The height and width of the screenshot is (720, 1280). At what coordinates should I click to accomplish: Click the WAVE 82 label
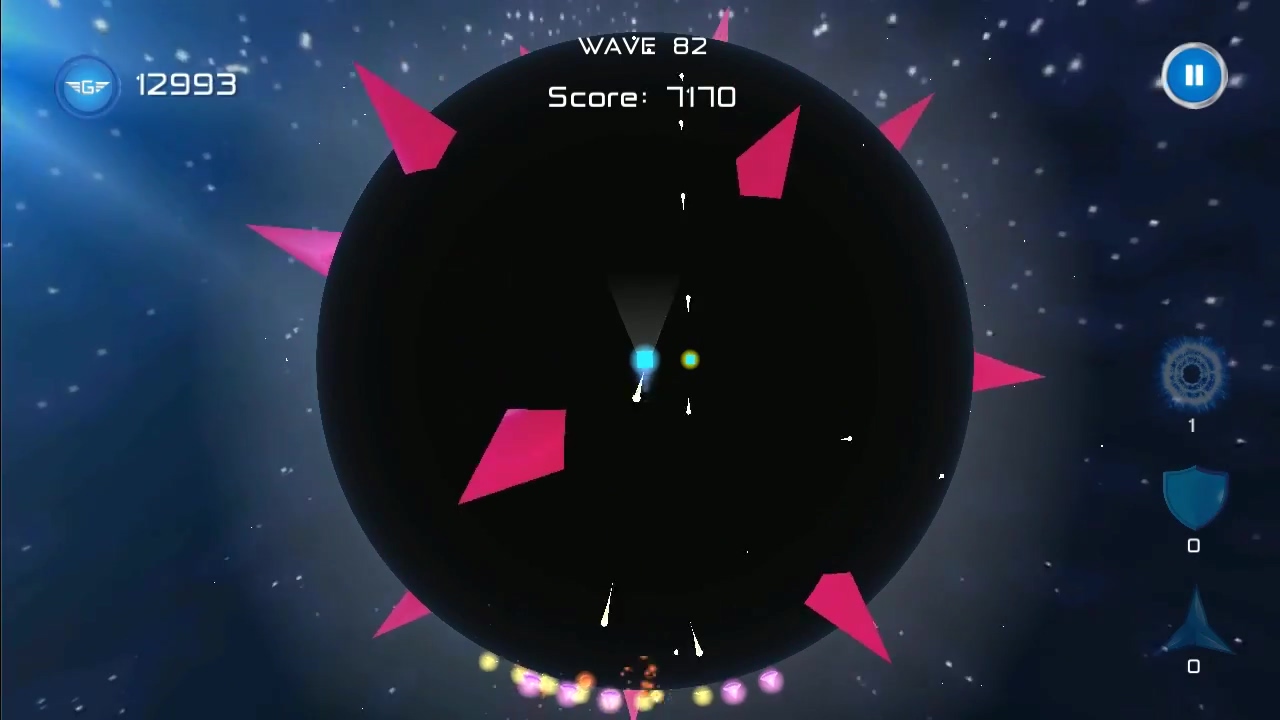pos(642,45)
